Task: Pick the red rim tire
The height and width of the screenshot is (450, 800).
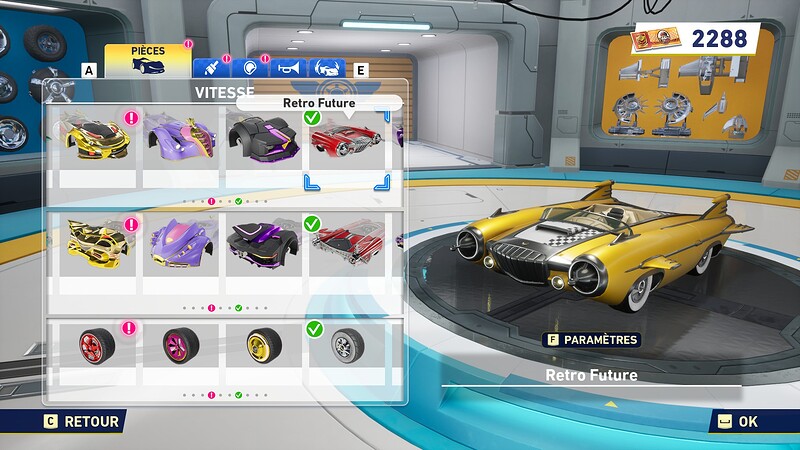Action: point(97,345)
